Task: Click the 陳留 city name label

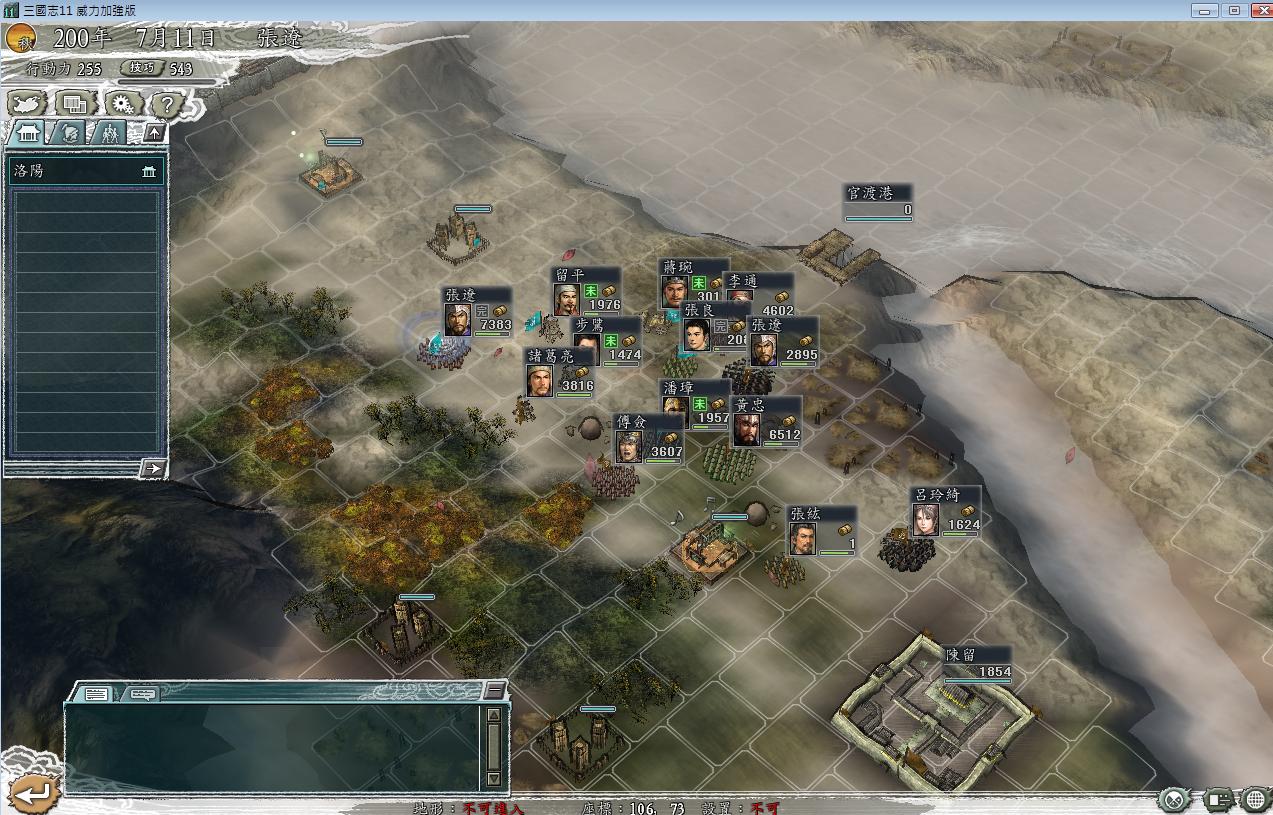Action: coord(961,655)
